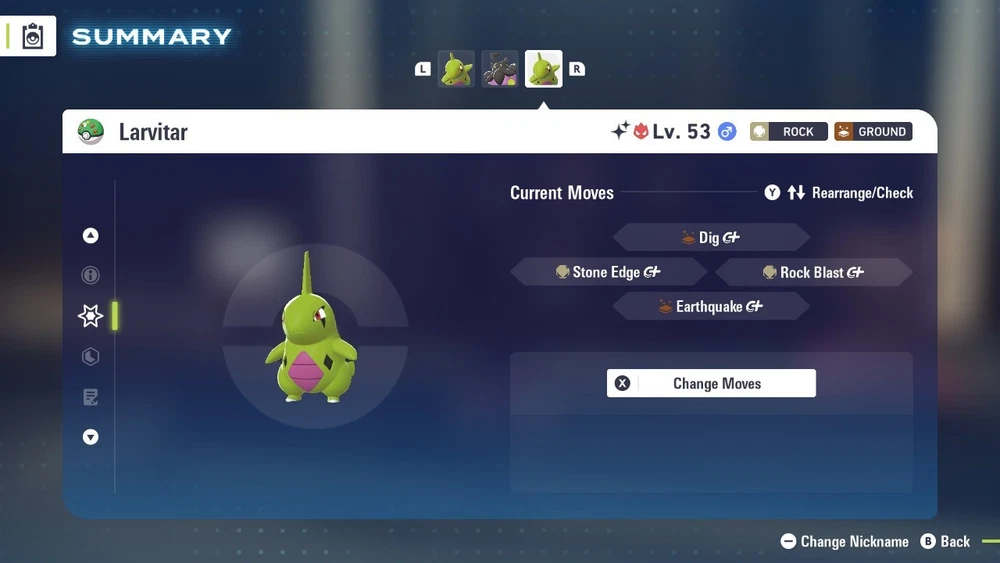Click the sidebar up arrow
This screenshot has height=563, width=1000.
point(91,236)
